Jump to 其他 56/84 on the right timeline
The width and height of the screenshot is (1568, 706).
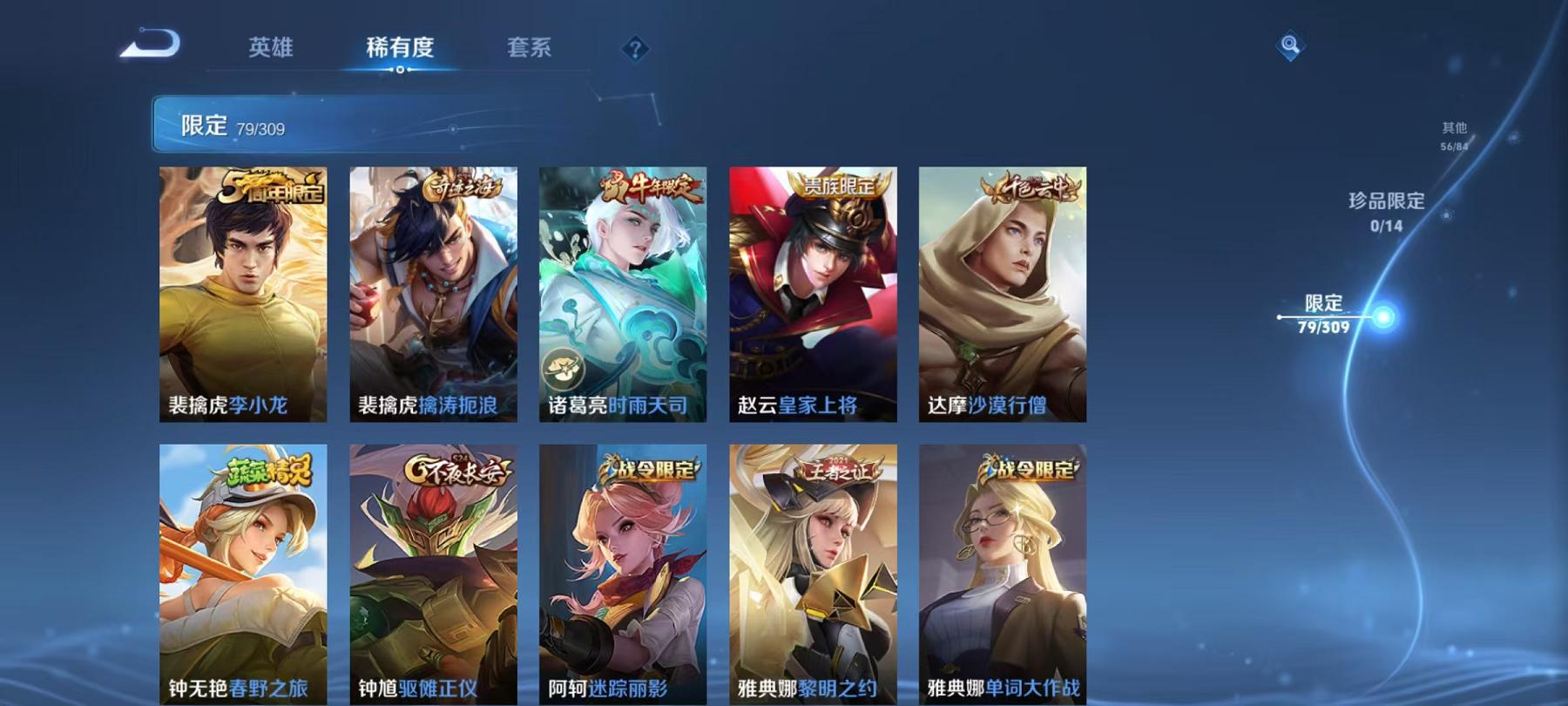click(1453, 132)
